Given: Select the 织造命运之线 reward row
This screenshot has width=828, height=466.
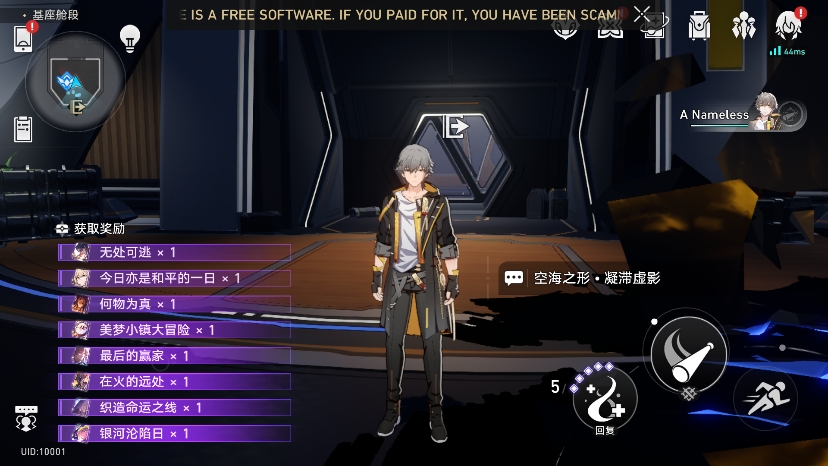Looking at the screenshot, I should (x=175, y=408).
